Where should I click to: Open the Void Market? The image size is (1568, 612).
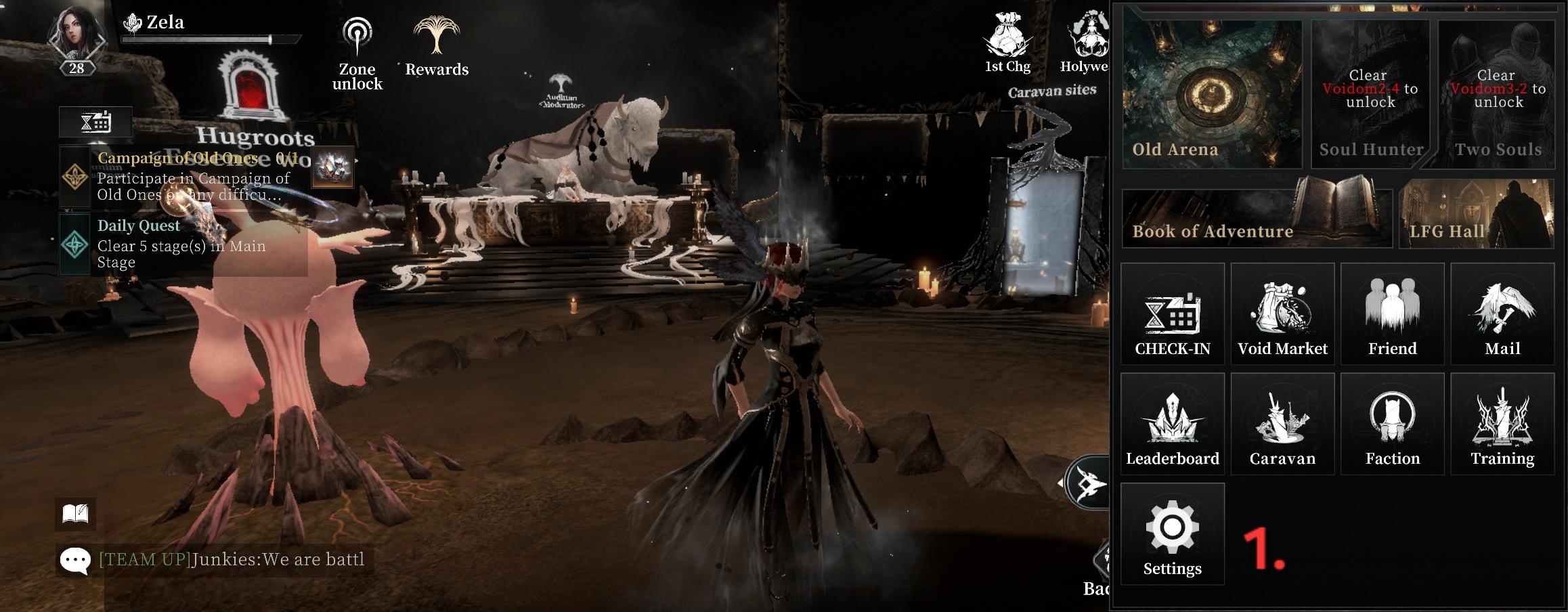pos(1282,315)
